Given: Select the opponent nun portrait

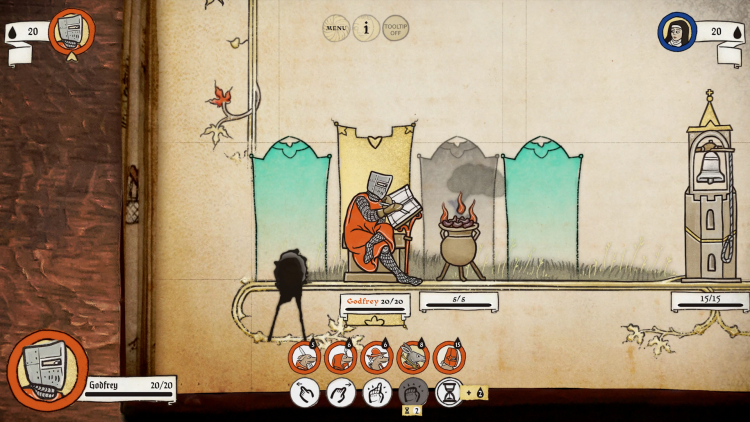Looking at the screenshot, I should pyautogui.click(x=676, y=32).
